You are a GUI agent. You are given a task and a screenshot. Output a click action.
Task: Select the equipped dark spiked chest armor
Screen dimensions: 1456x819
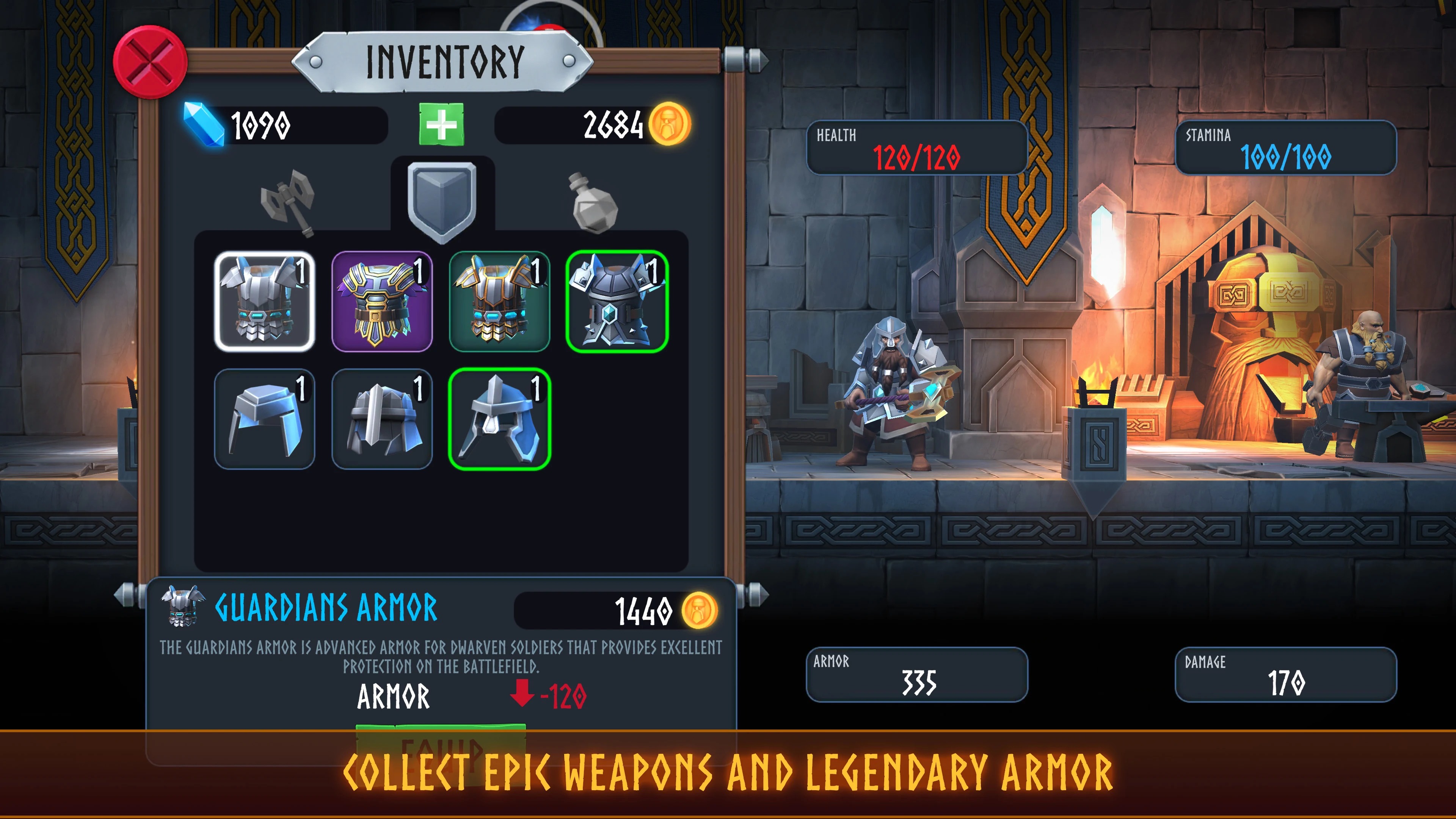617,301
